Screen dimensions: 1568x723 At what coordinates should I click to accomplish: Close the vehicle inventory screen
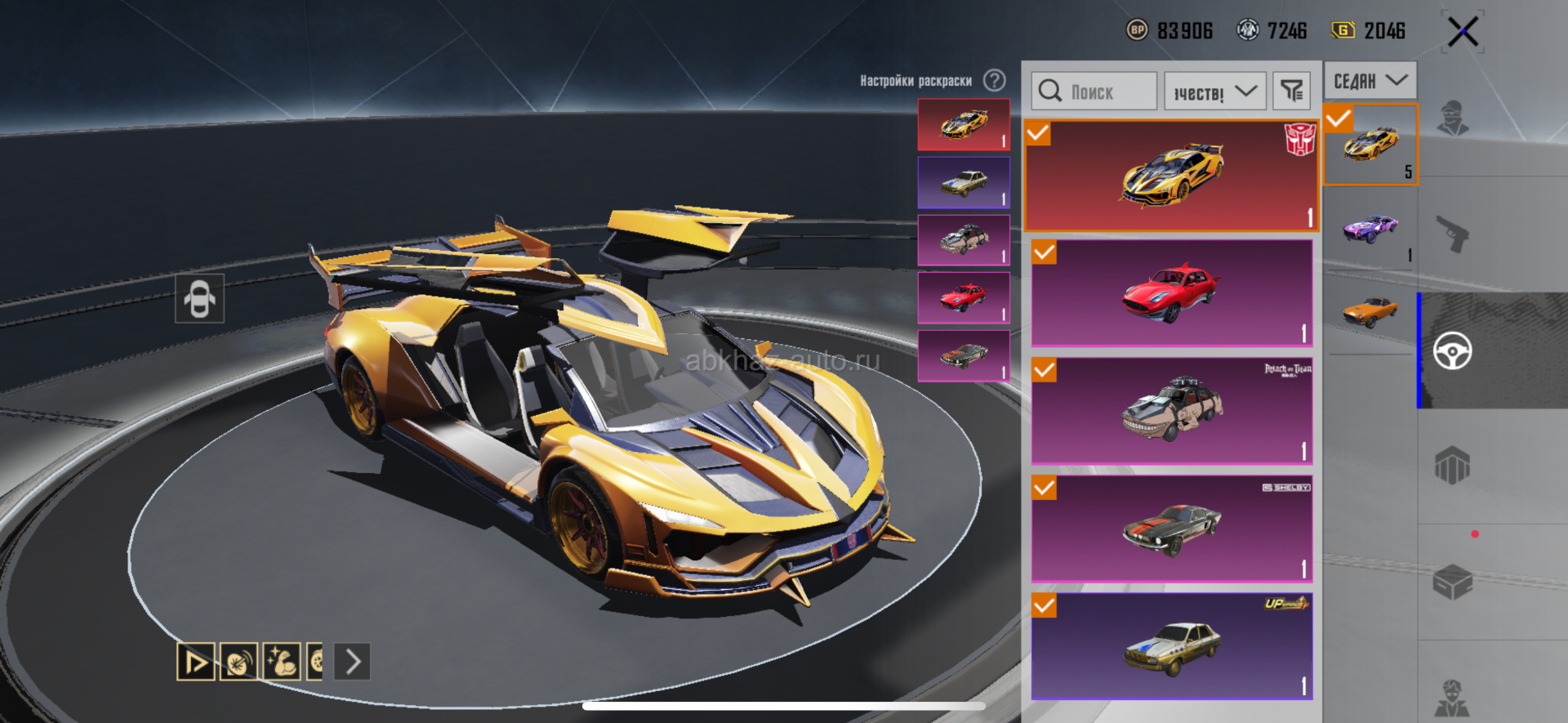(x=1462, y=33)
